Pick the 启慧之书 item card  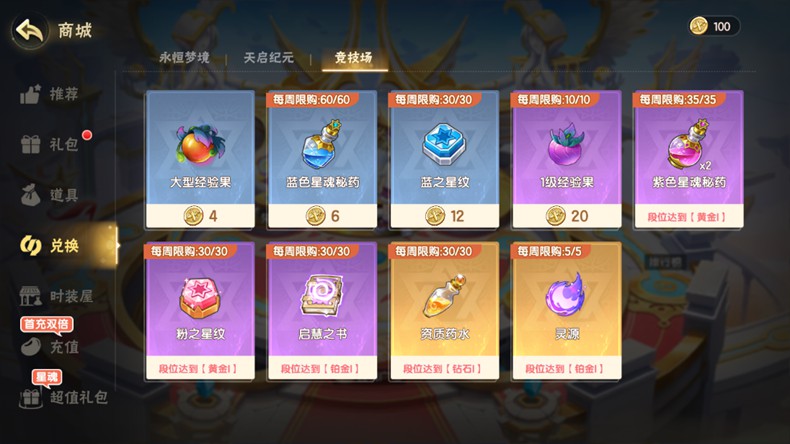(322, 311)
